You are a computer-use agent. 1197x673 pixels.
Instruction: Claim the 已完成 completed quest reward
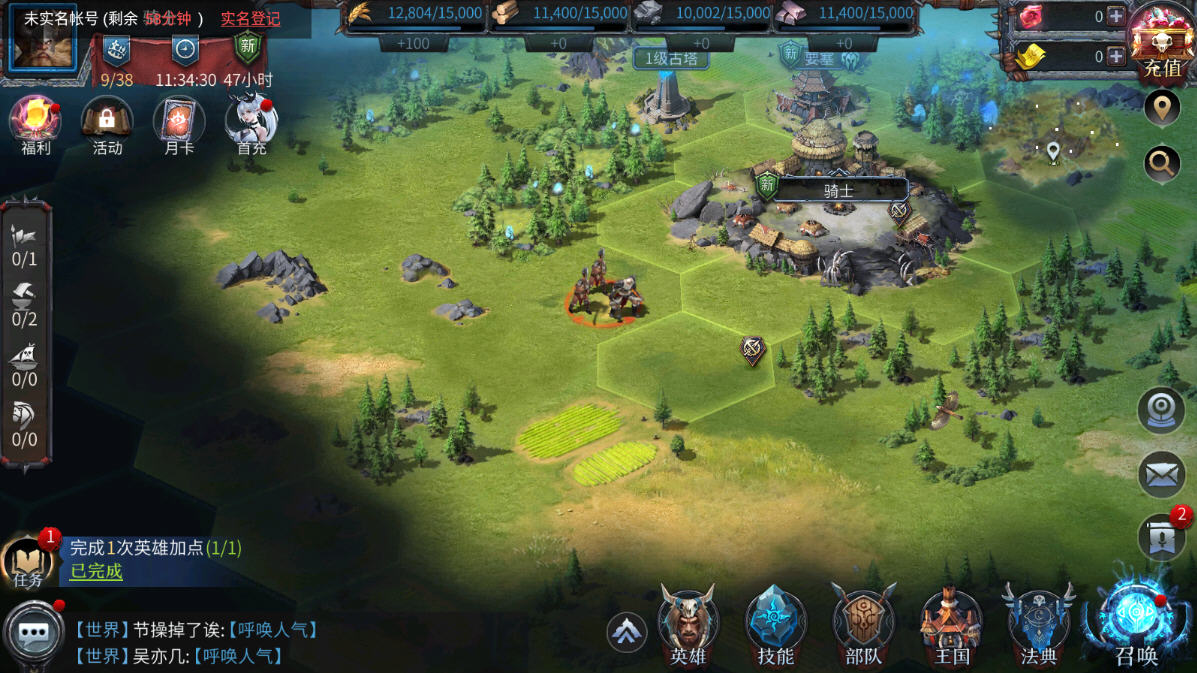pos(96,571)
